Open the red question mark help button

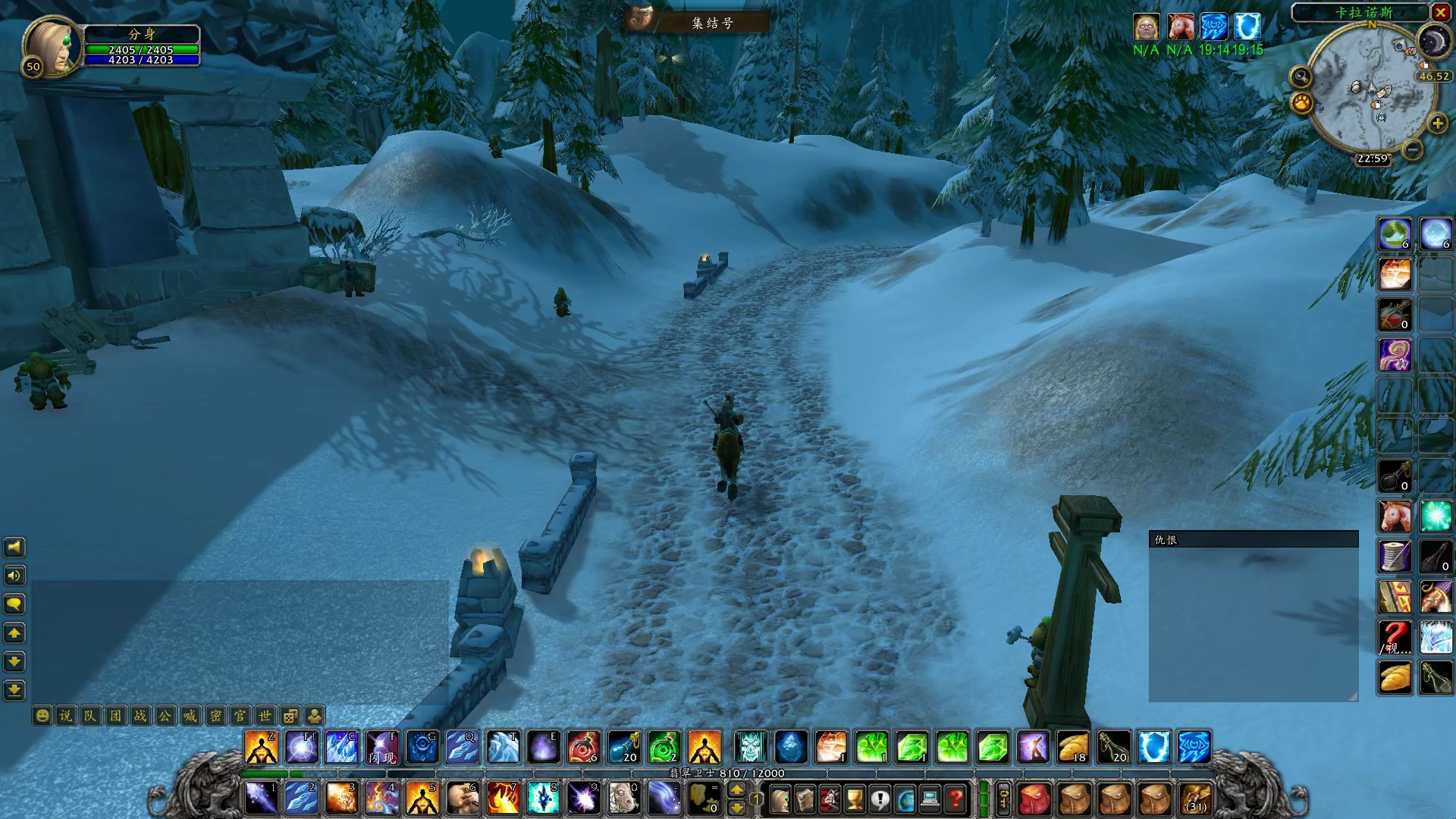(955, 799)
